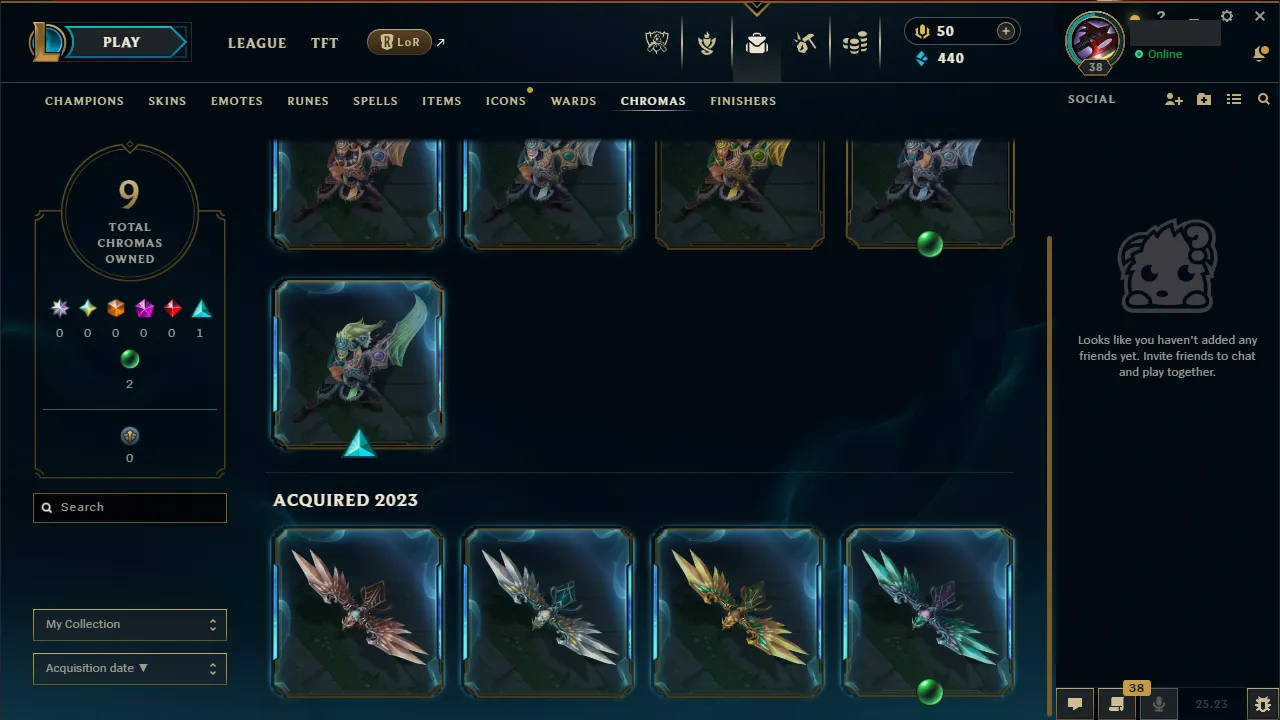Open the add friend button
The height and width of the screenshot is (720, 1280).
pyautogui.click(x=1174, y=100)
